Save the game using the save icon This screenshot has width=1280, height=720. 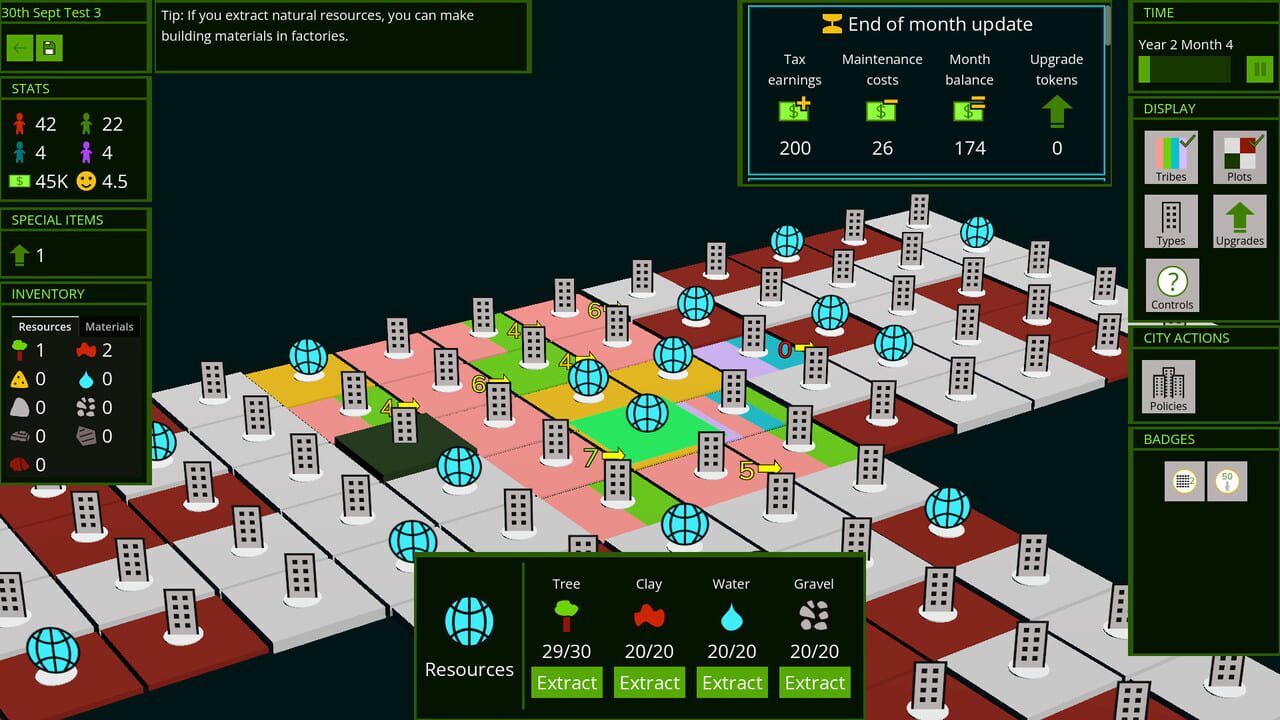click(48, 47)
